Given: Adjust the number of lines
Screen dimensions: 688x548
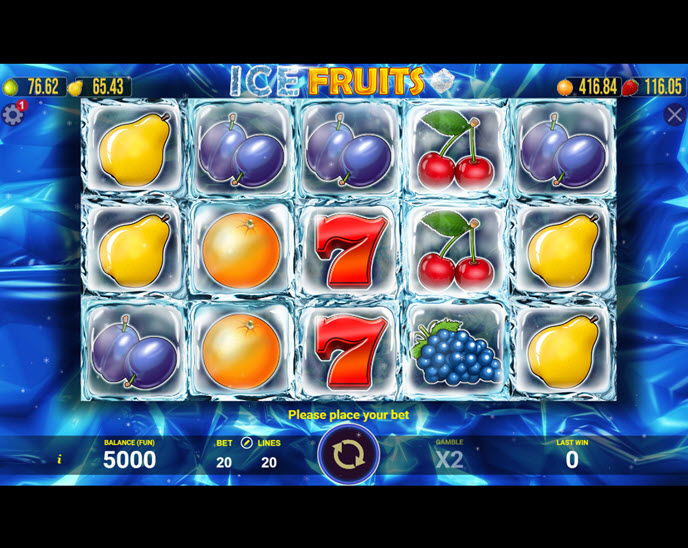Looking at the screenshot, I should point(268,462).
